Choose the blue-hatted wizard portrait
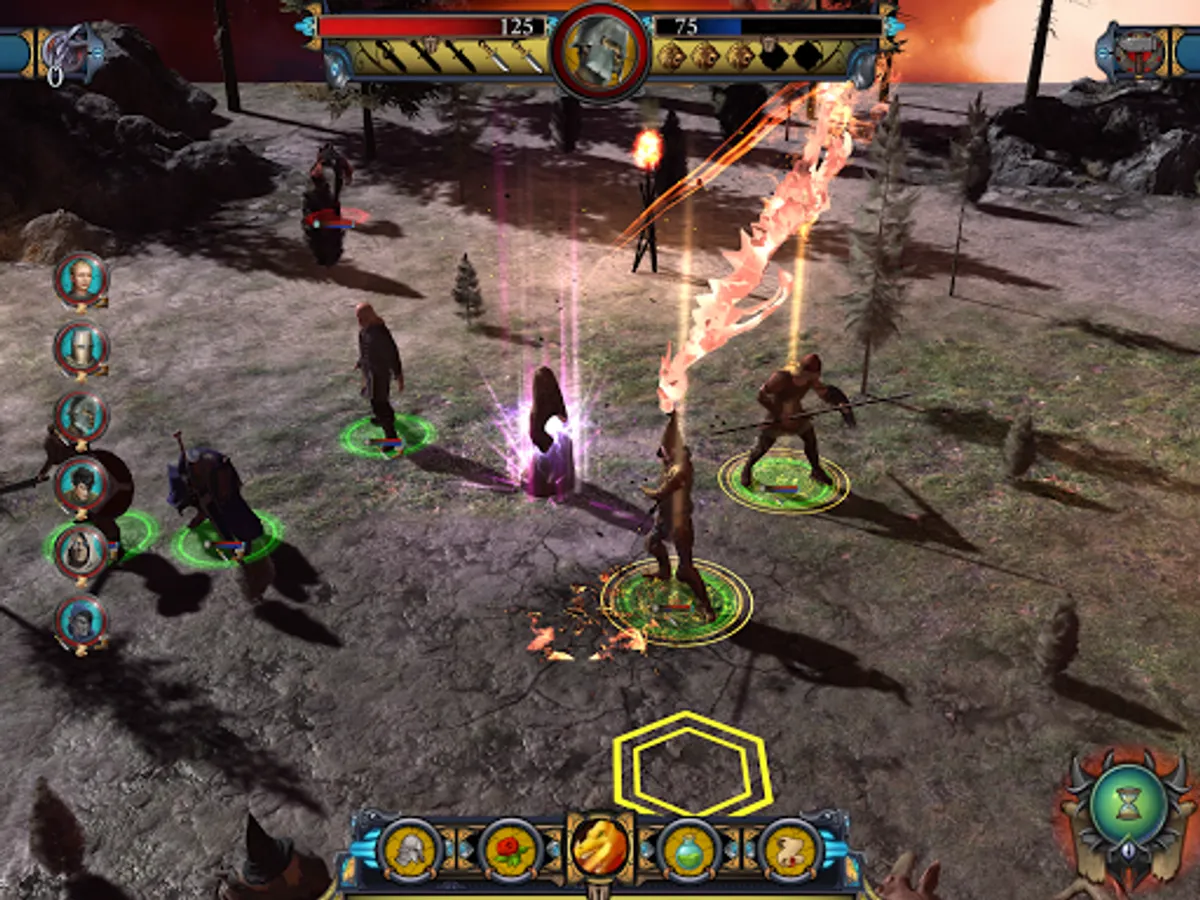1200x900 pixels. tap(81, 620)
